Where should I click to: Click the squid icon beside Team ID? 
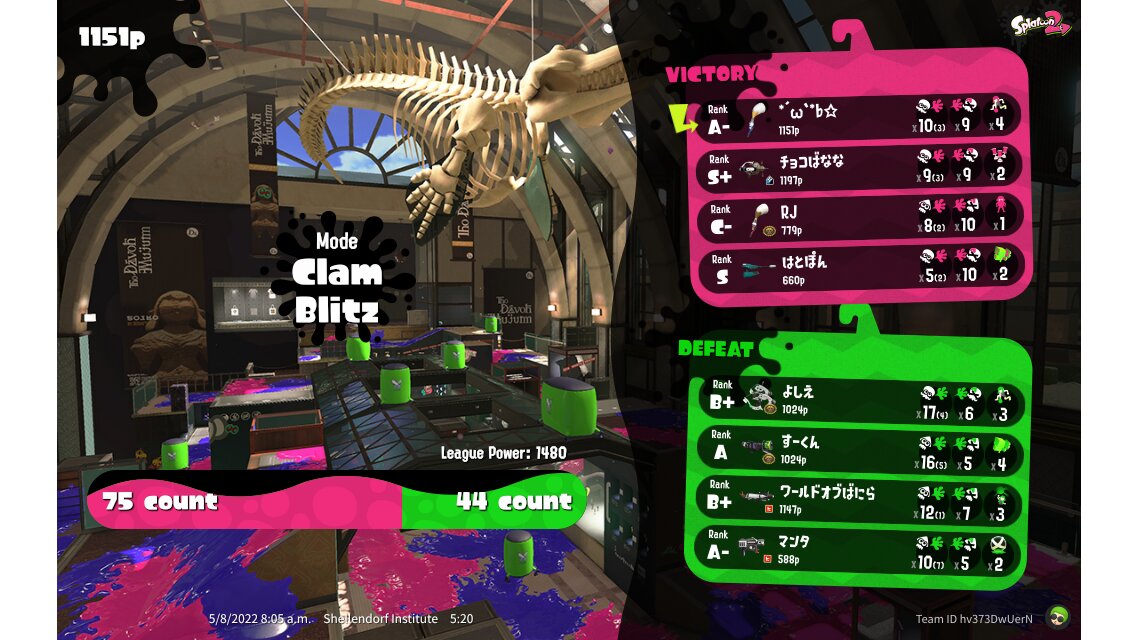1057,617
